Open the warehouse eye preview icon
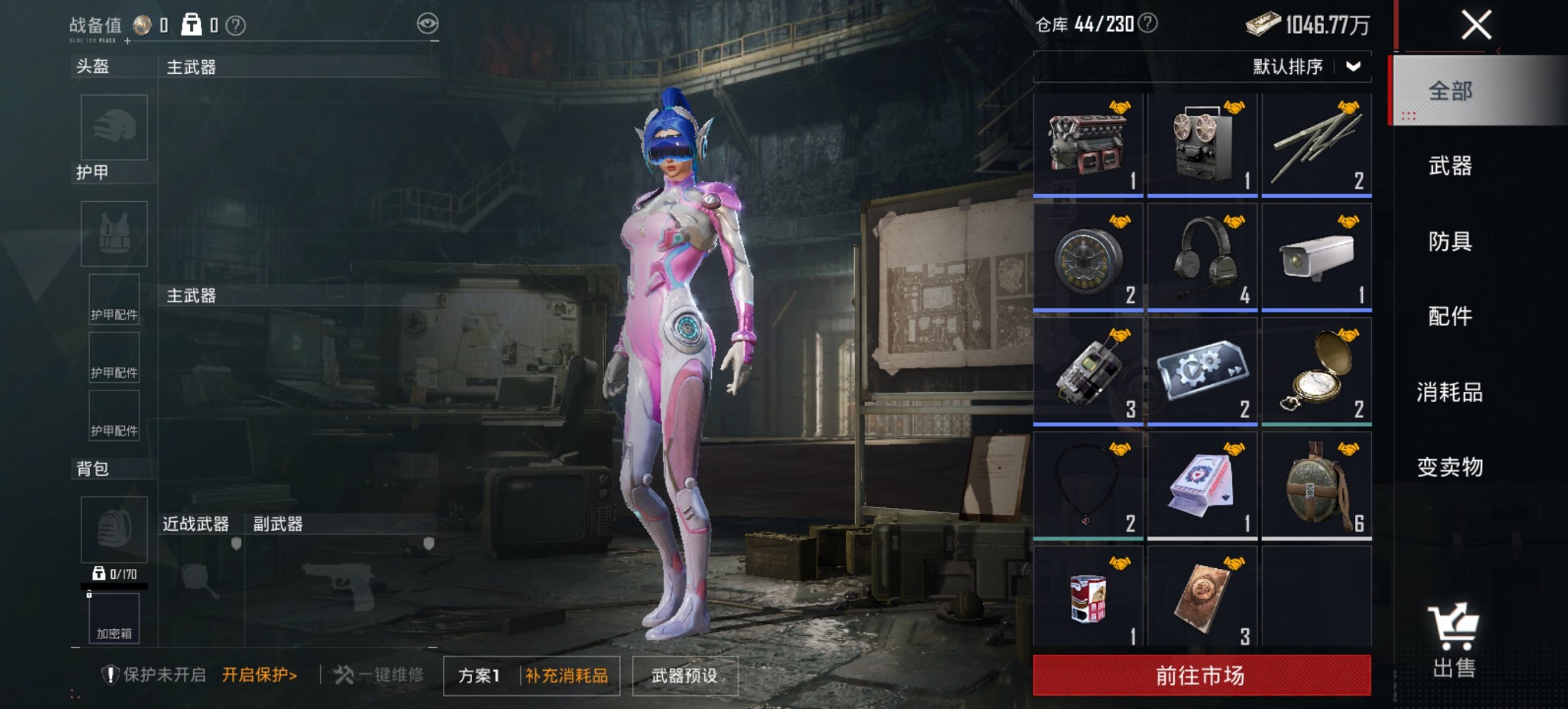Viewport: 1568px width, 709px height. coord(429,23)
